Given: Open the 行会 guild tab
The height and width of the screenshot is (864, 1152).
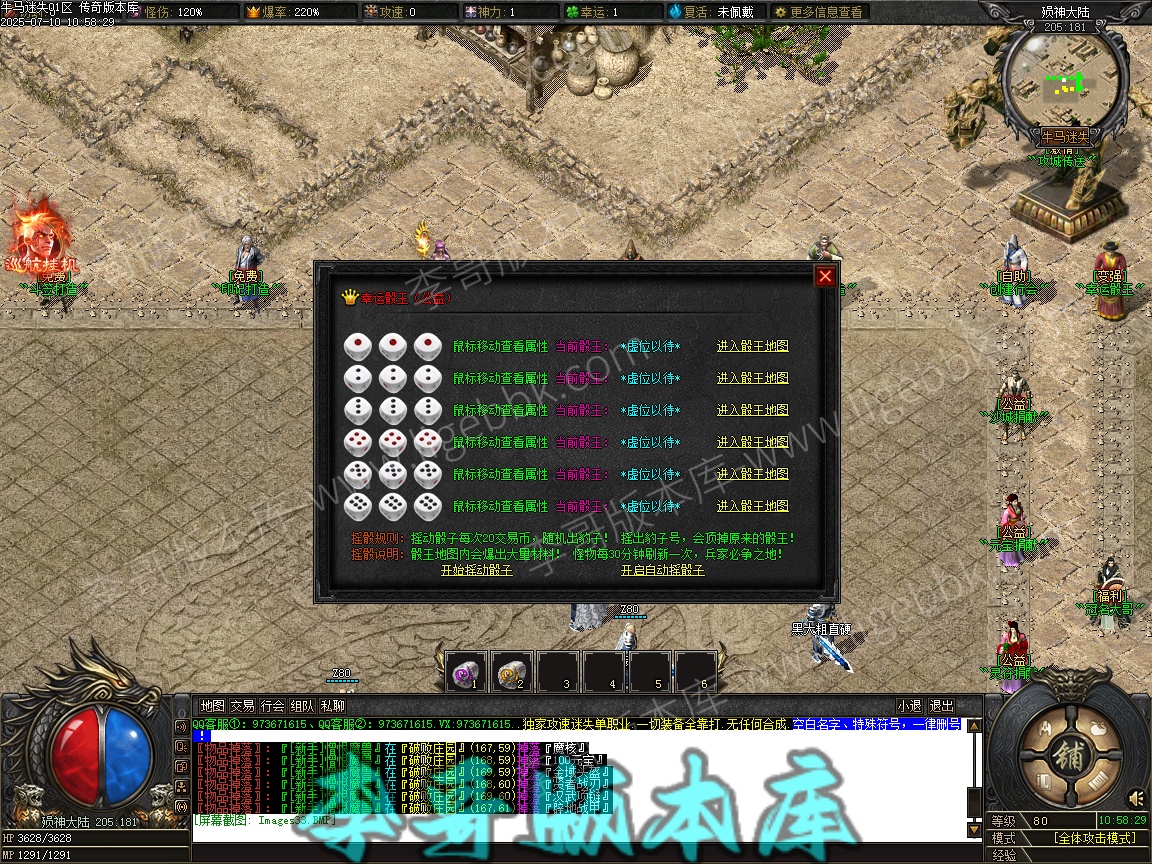Looking at the screenshot, I should click(x=272, y=705).
